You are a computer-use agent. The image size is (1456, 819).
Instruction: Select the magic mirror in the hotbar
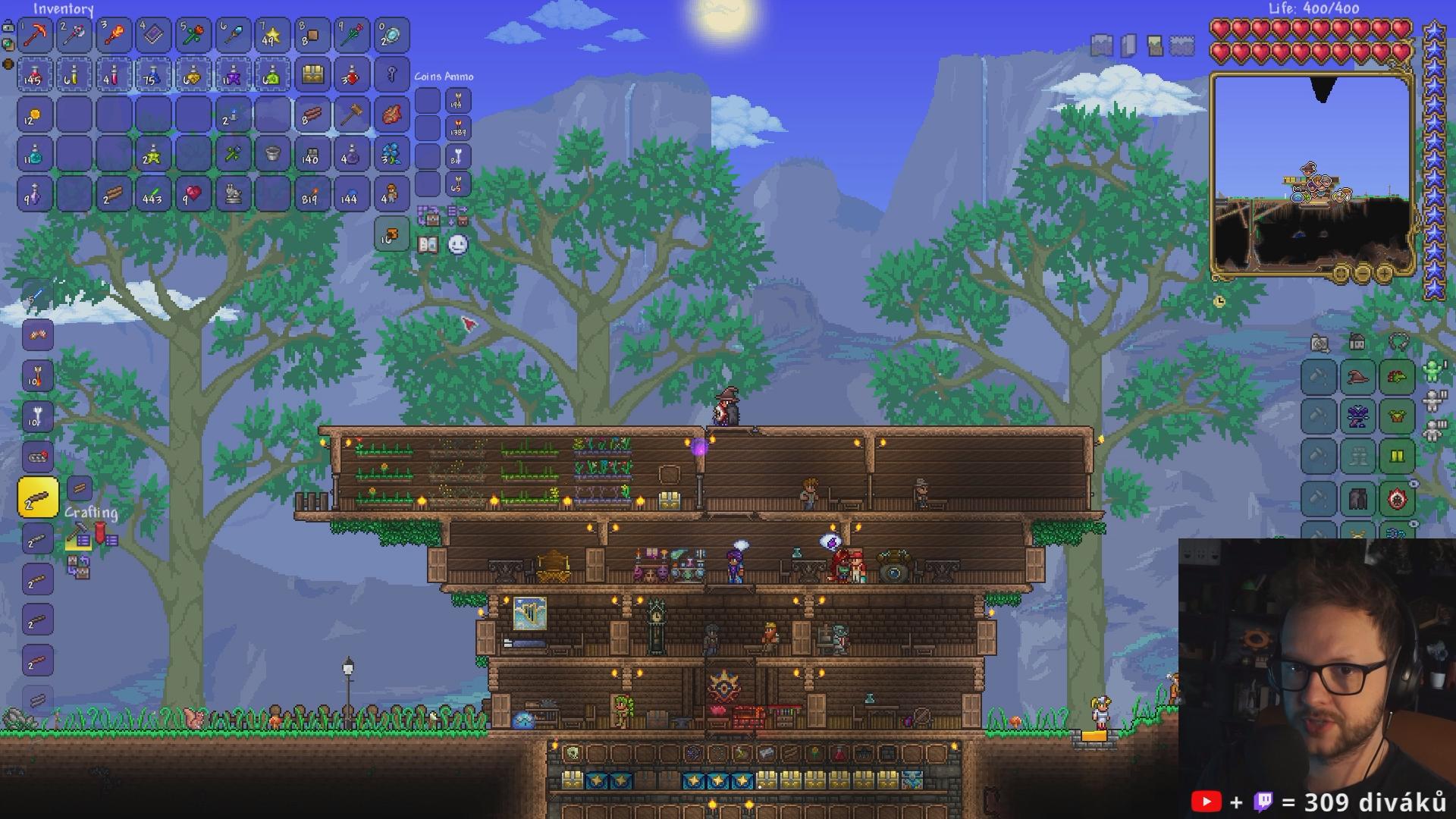(391, 35)
